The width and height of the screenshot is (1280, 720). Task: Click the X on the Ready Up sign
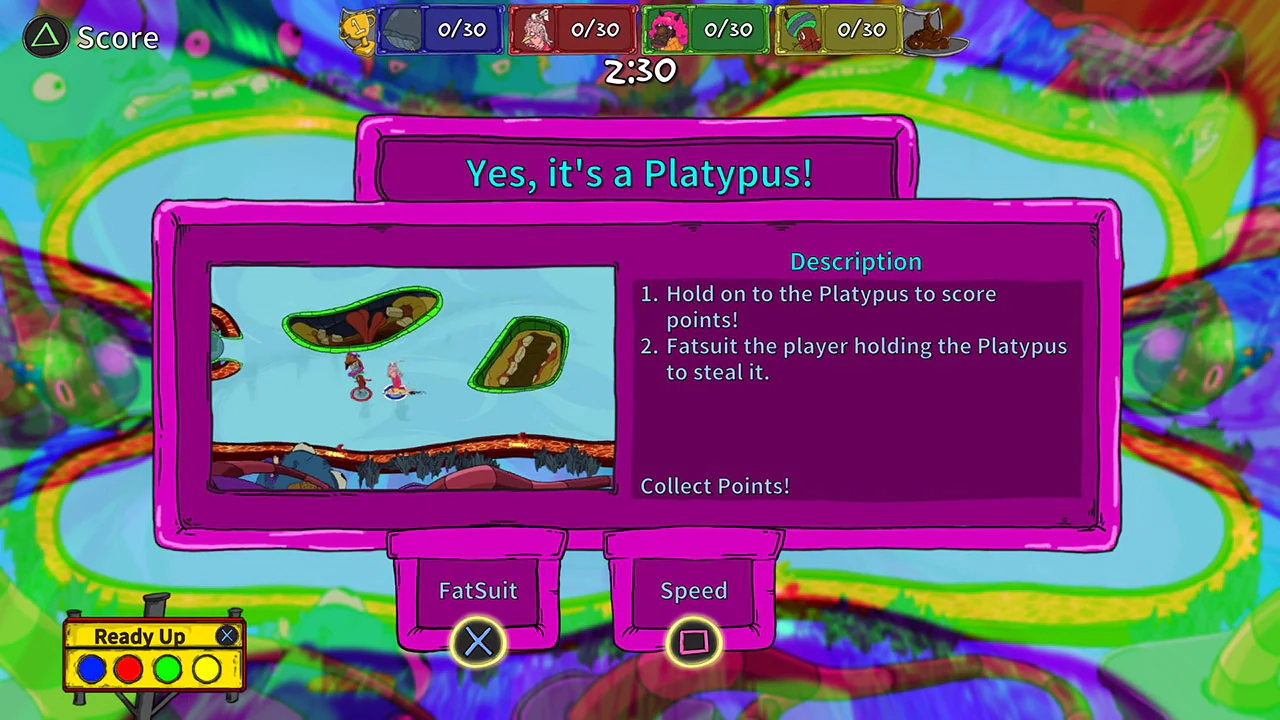coord(226,636)
